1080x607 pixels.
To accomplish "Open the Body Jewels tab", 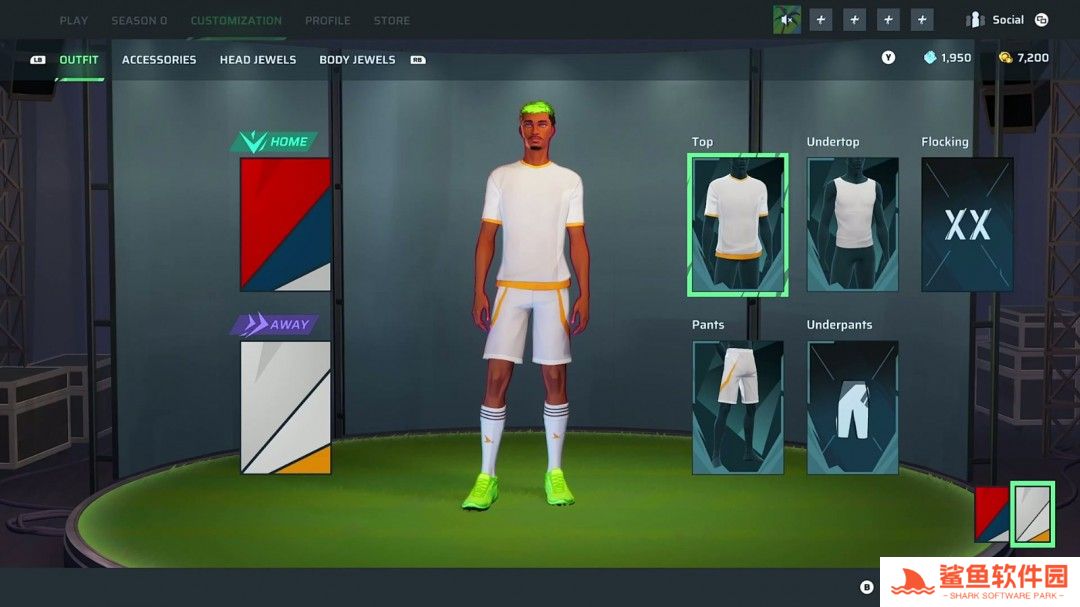I will click(x=357, y=60).
